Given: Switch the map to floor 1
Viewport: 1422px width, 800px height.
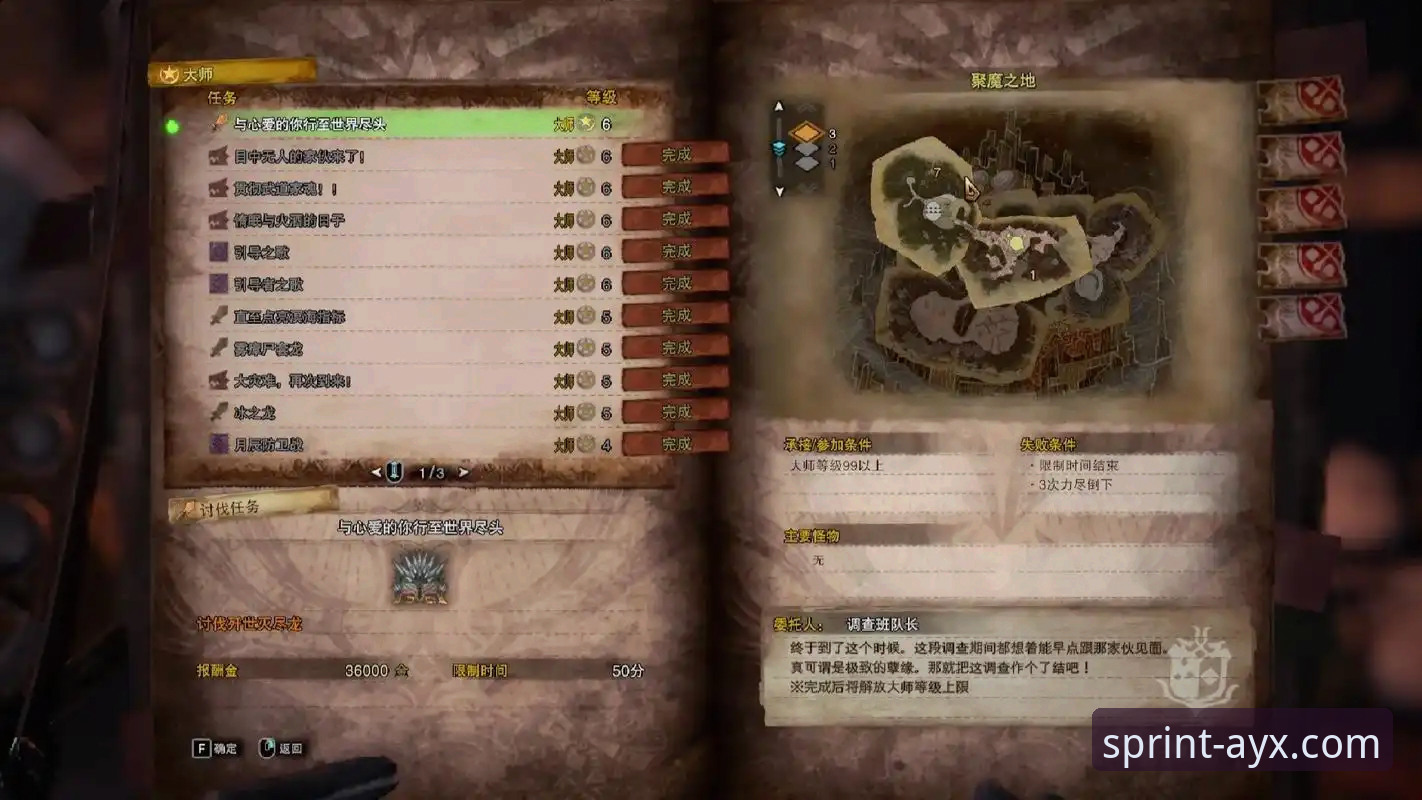Looking at the screenshot, I should [x=806, y=163].
